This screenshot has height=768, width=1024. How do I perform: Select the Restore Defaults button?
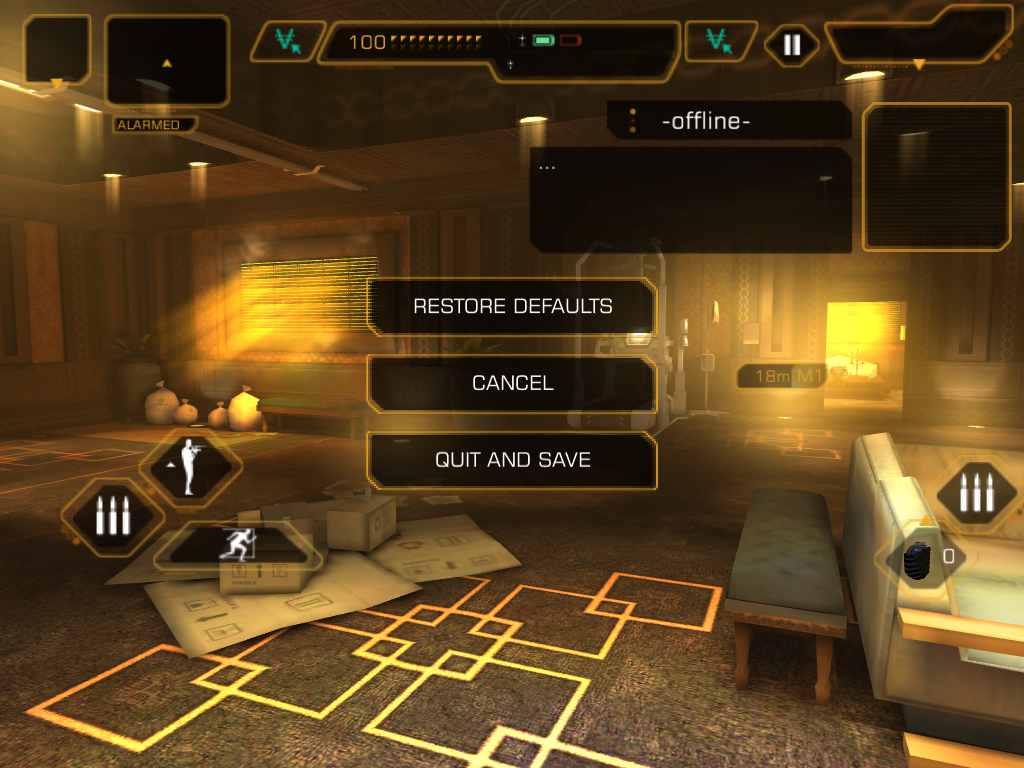click(512, 306)
